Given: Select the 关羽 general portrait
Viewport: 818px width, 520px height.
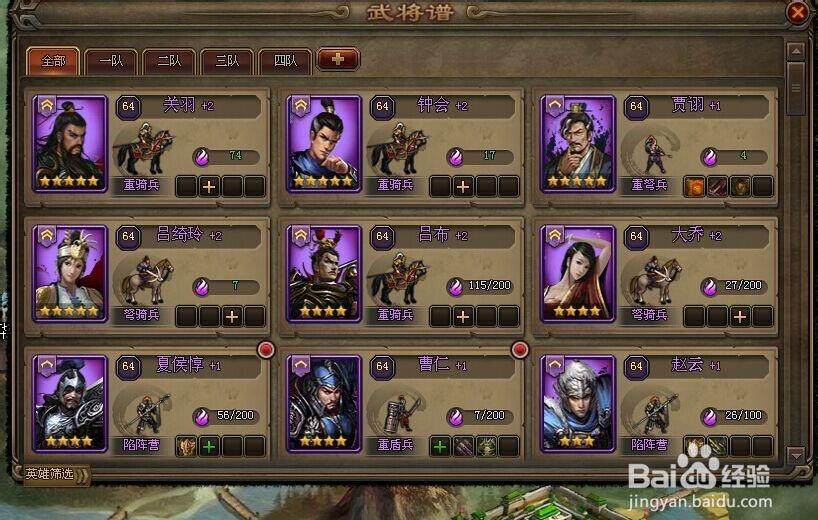Looking at the screenshot, I should click(x=70, y=143).
